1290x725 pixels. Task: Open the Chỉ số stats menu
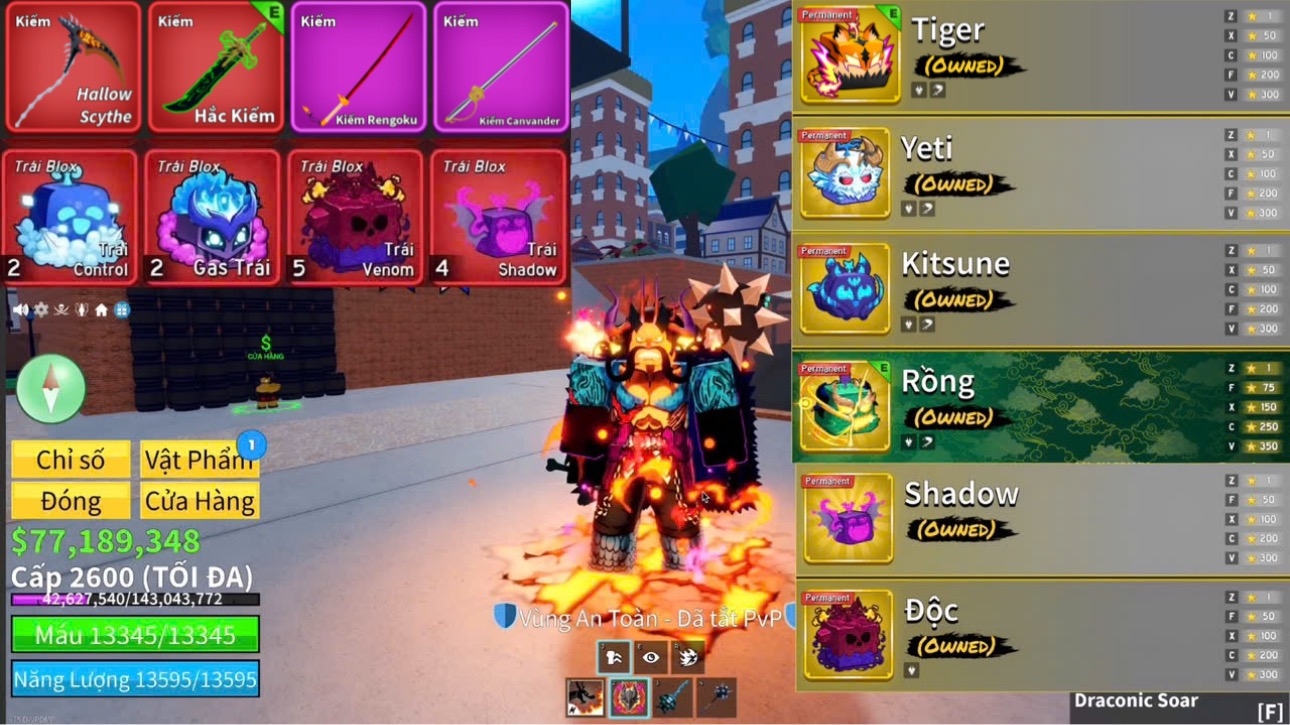[x=71, y=460]
